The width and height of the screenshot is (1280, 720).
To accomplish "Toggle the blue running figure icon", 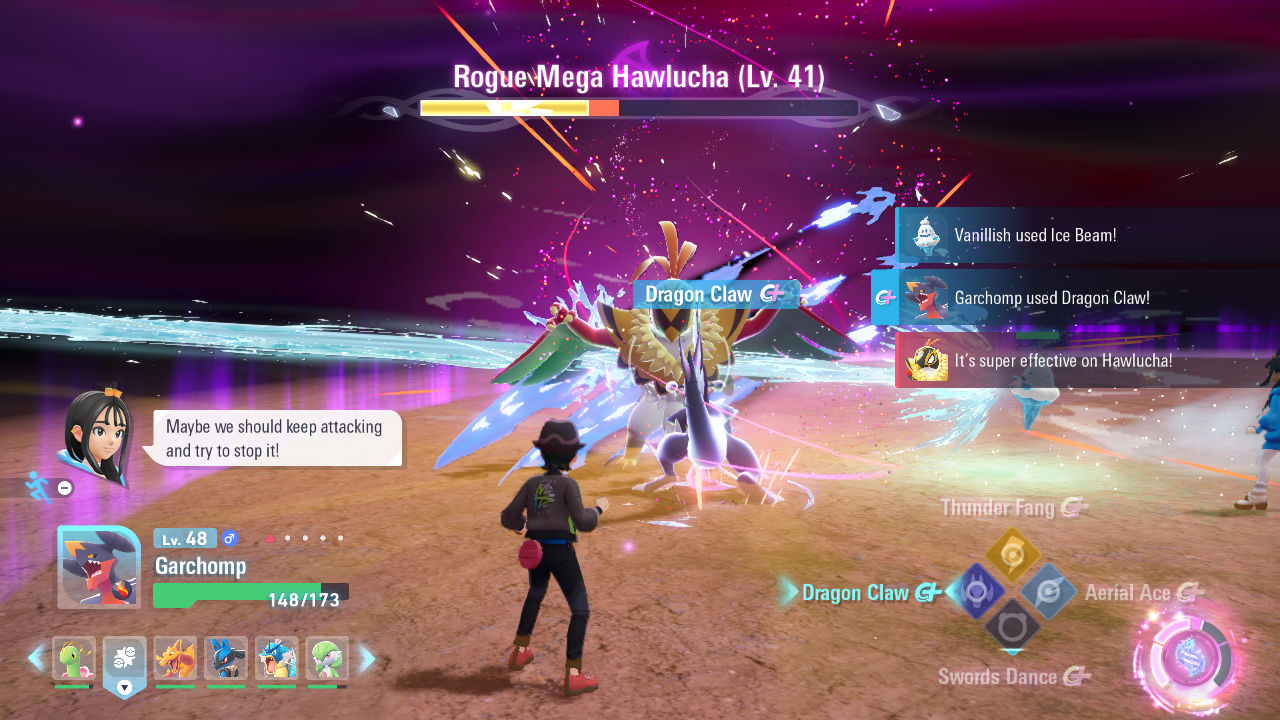I will click(38, 487).
